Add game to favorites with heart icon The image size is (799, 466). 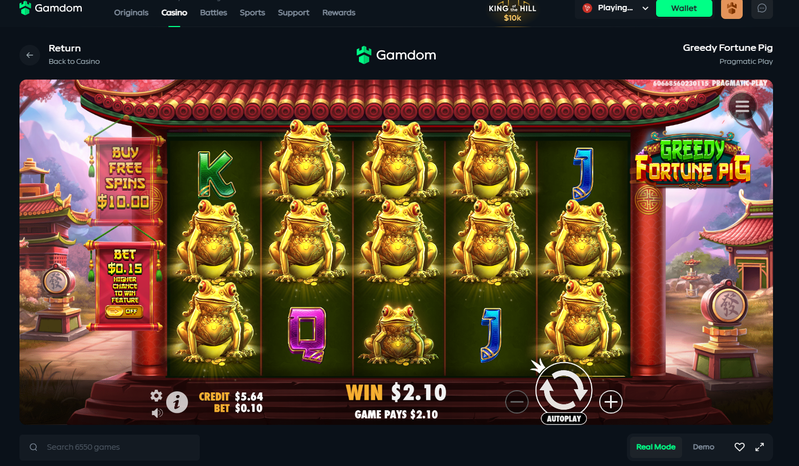739,447
